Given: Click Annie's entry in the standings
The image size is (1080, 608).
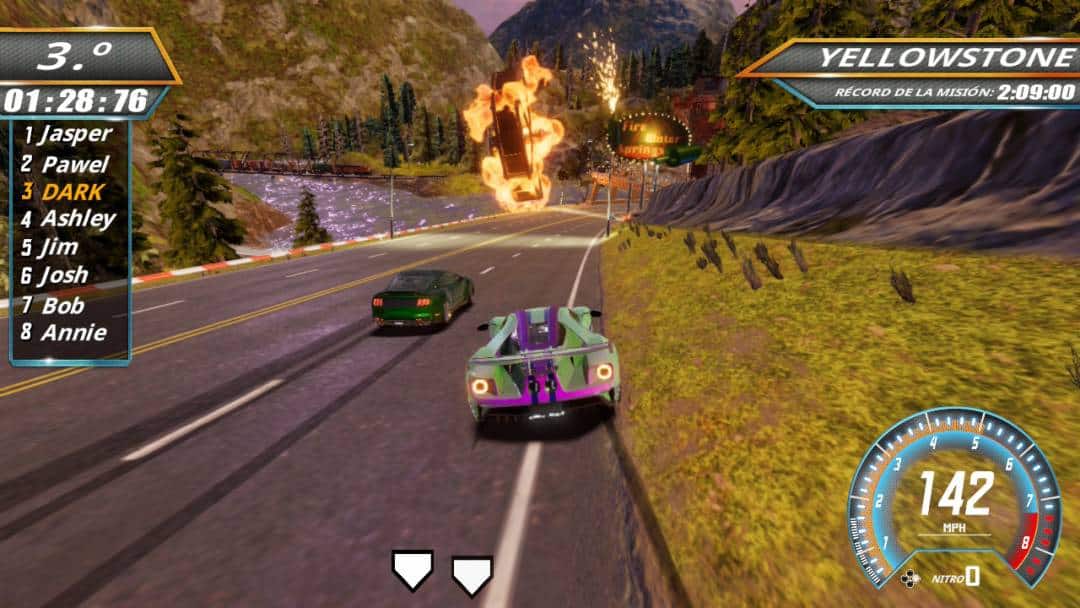Looking at the screenshot, I should pyautogui.click(x=66, y=332).
